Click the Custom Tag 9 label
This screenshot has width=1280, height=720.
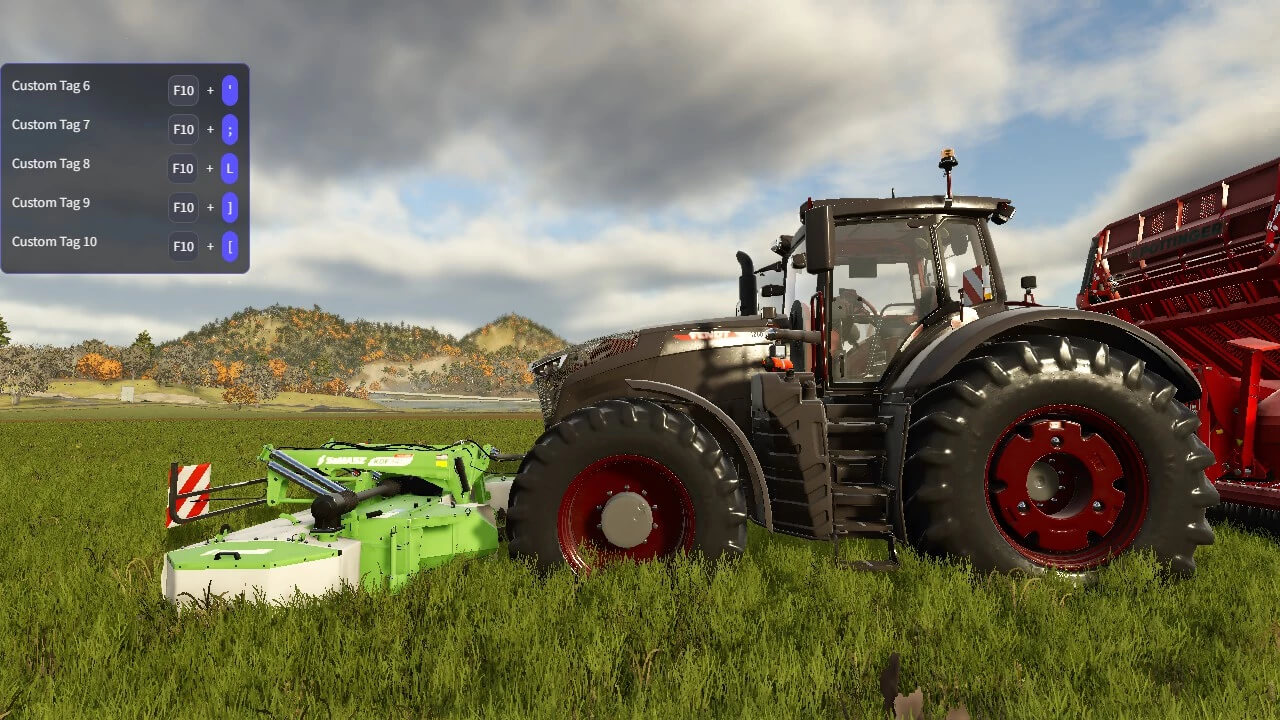[x=50, y=203]
